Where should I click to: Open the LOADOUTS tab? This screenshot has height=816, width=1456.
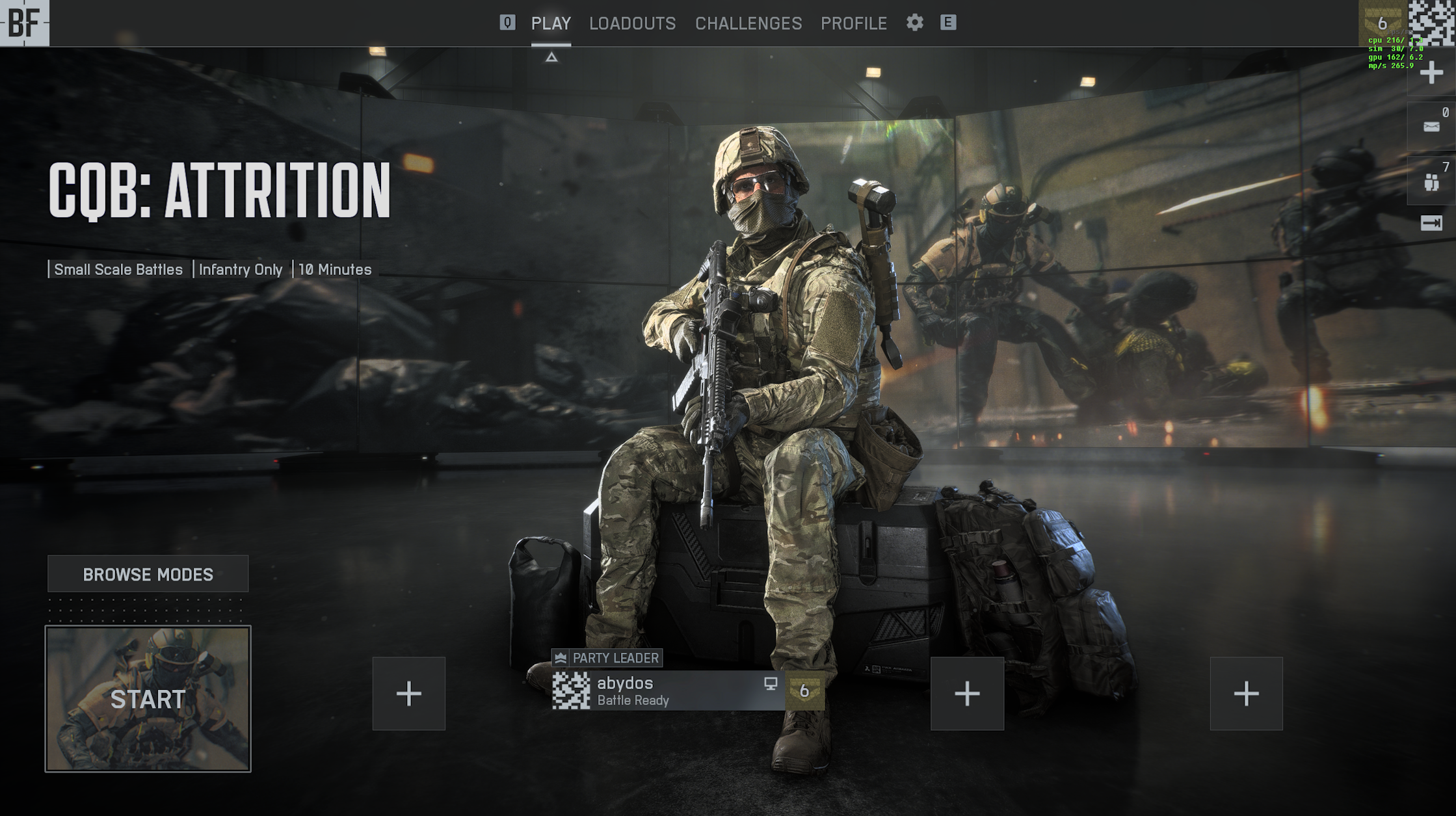pyautogui.click(x=632, y=23)
